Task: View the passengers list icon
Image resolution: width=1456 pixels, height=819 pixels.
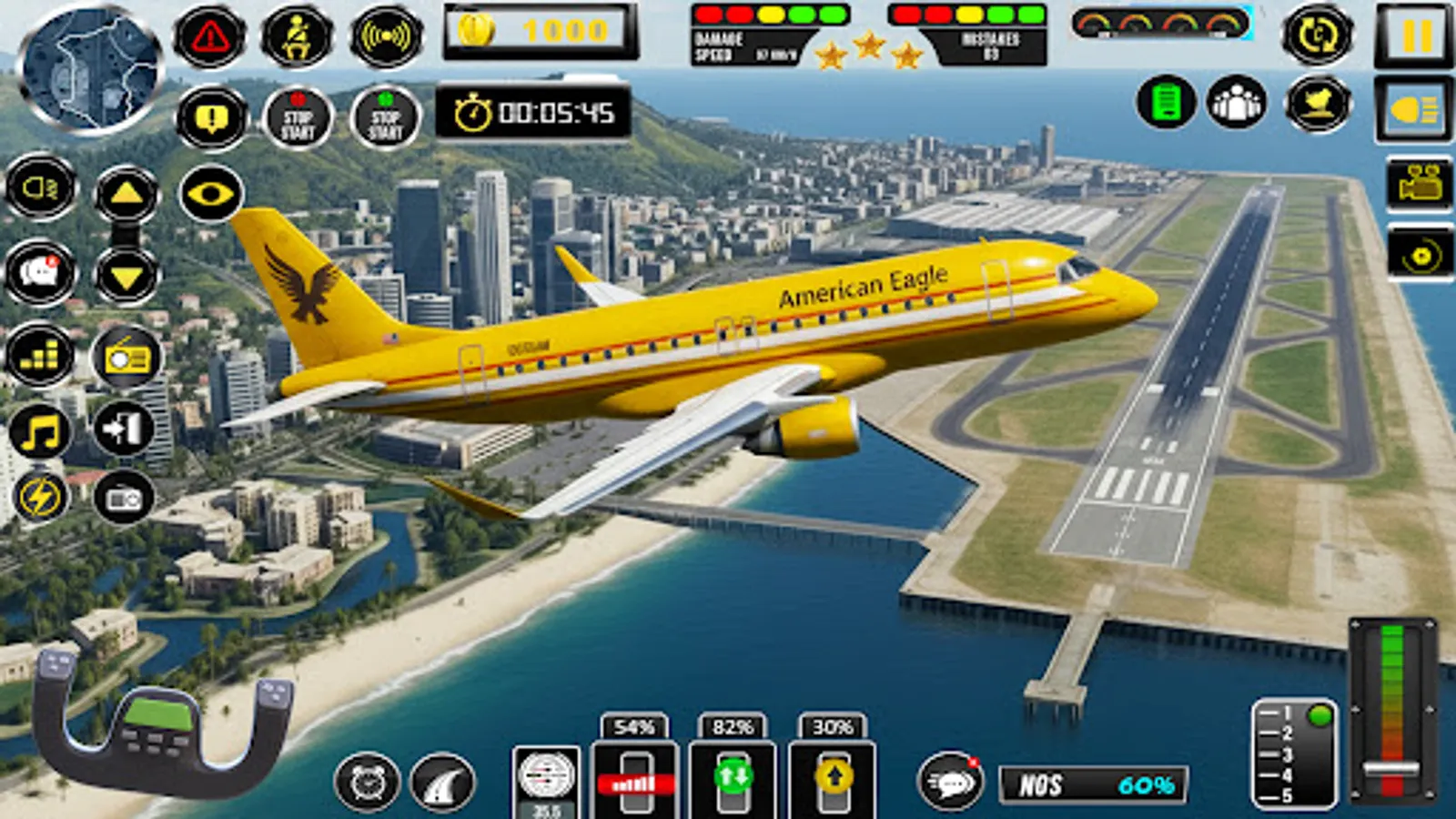Action: (x=1238, y=102)
